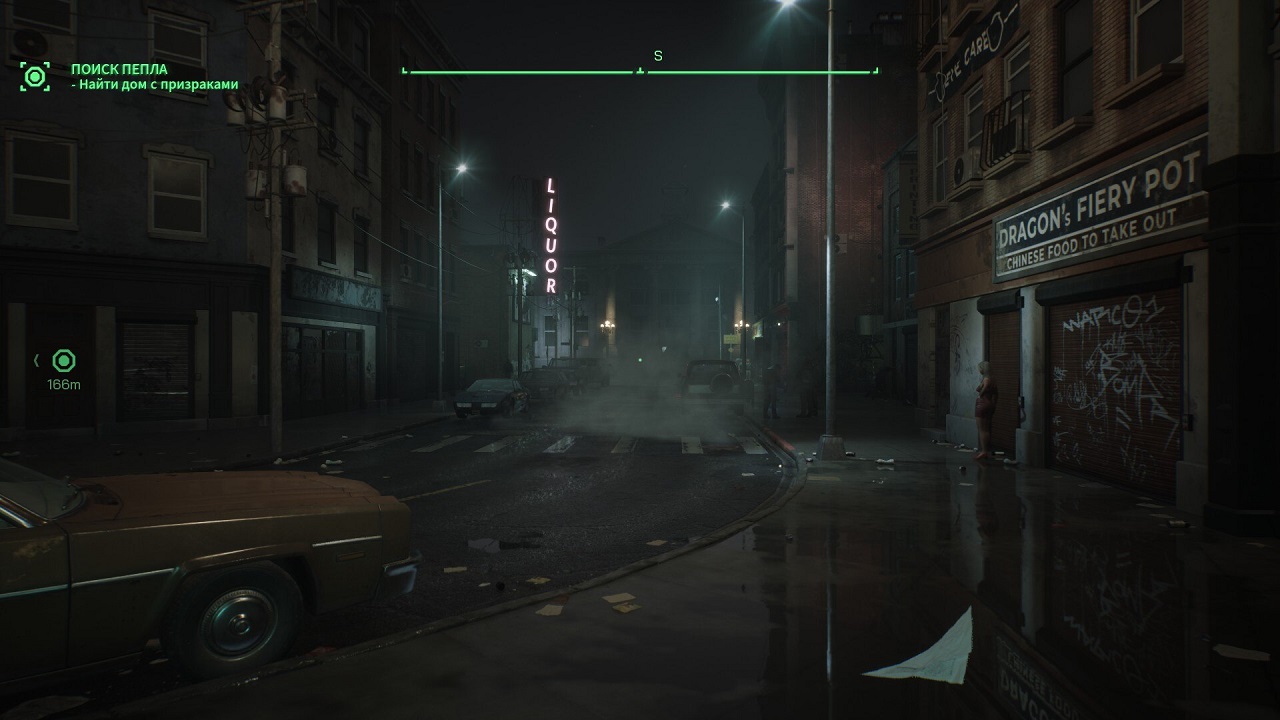
Task: Select the objective text Найти дом с призраками
Action: pyautogui.click(x=157, y=85)
